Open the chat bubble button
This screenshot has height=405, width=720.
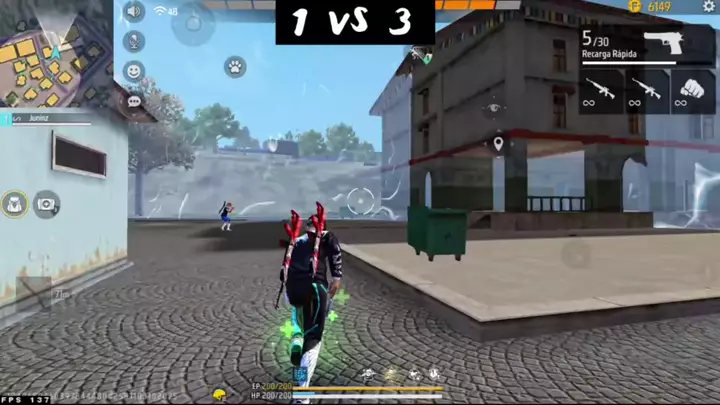point(134,101)
